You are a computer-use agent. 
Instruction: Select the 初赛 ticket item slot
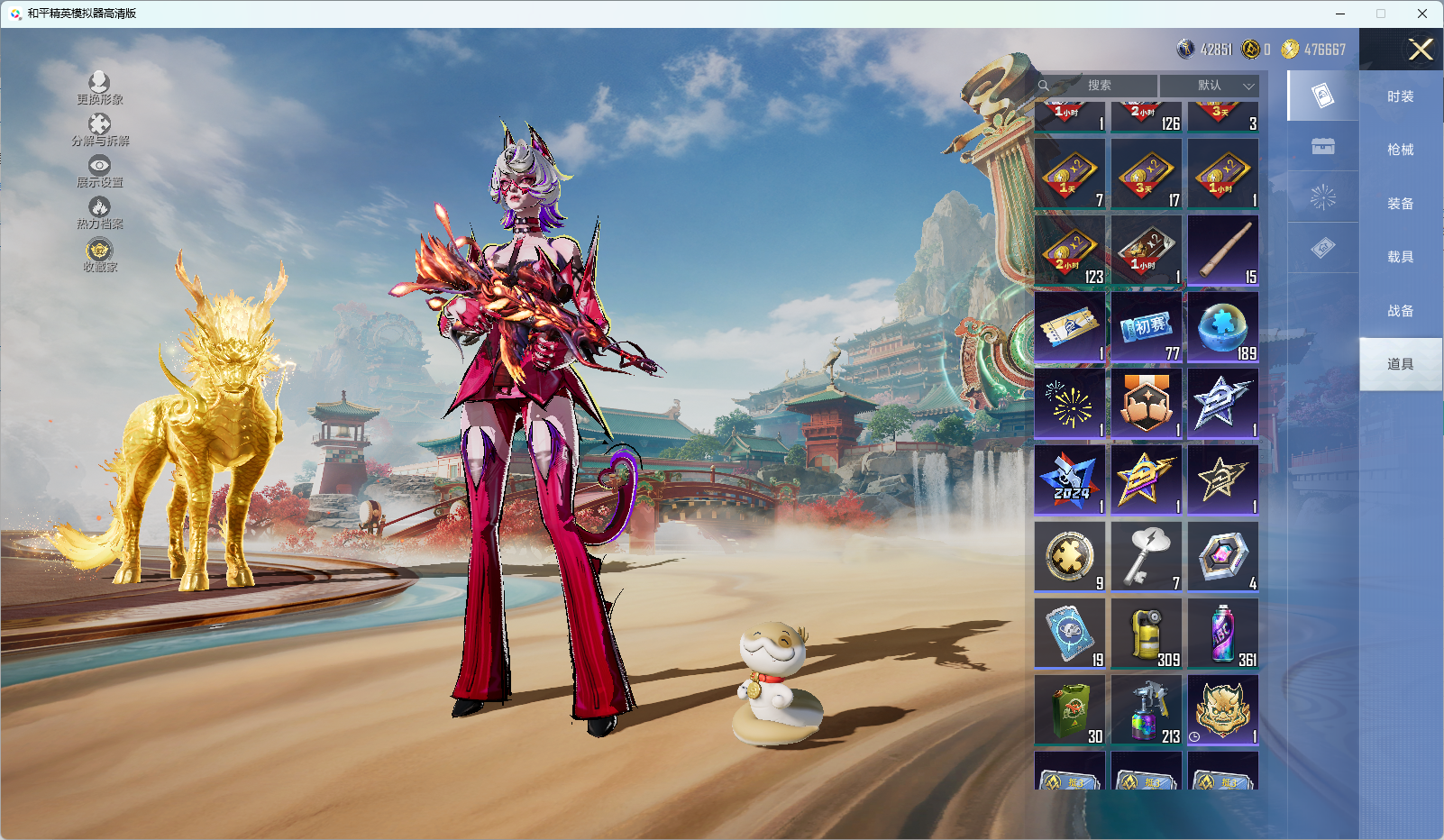coord(1147,327)
